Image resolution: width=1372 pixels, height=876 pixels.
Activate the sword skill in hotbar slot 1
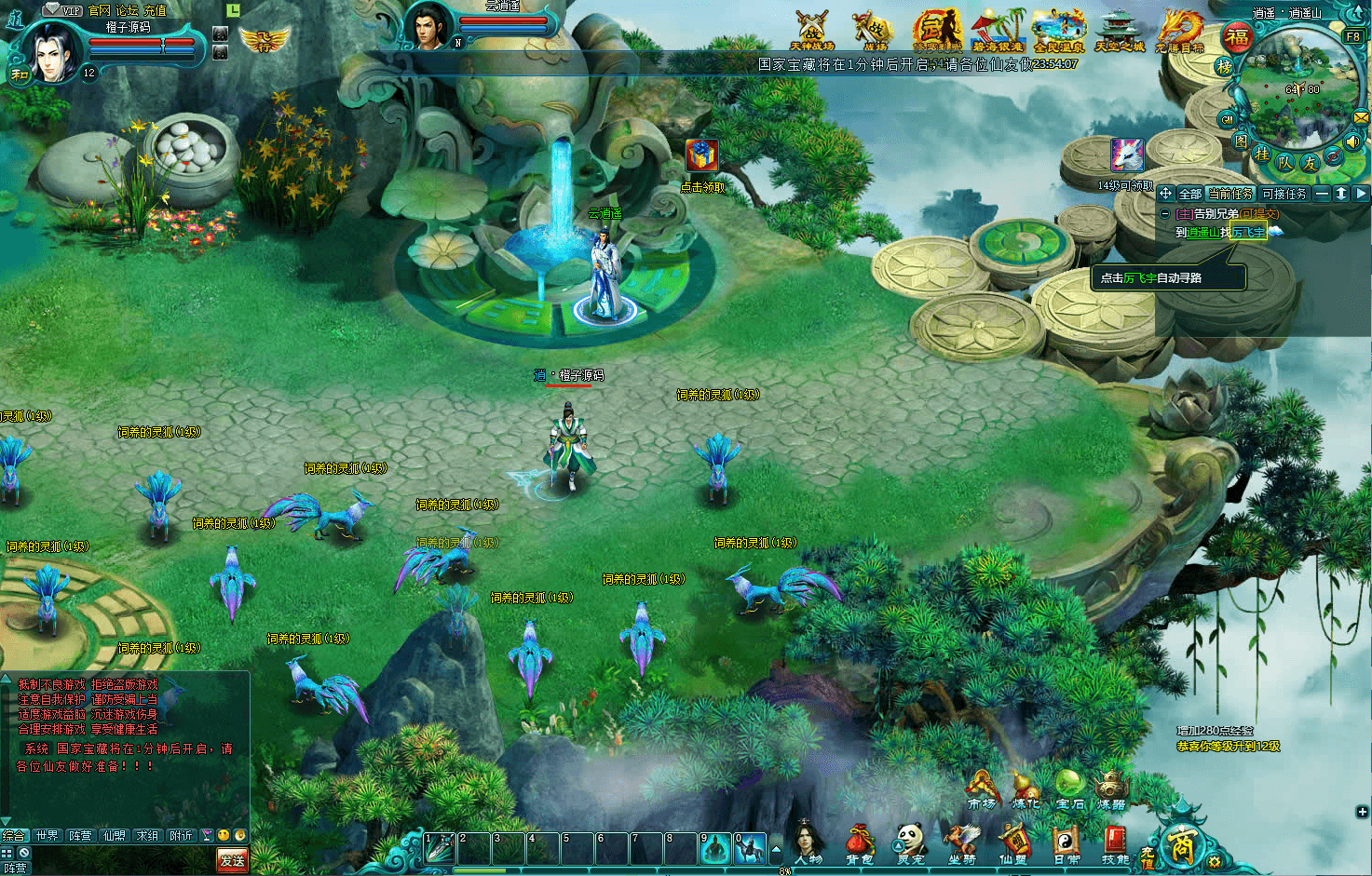tap(439, 847)
